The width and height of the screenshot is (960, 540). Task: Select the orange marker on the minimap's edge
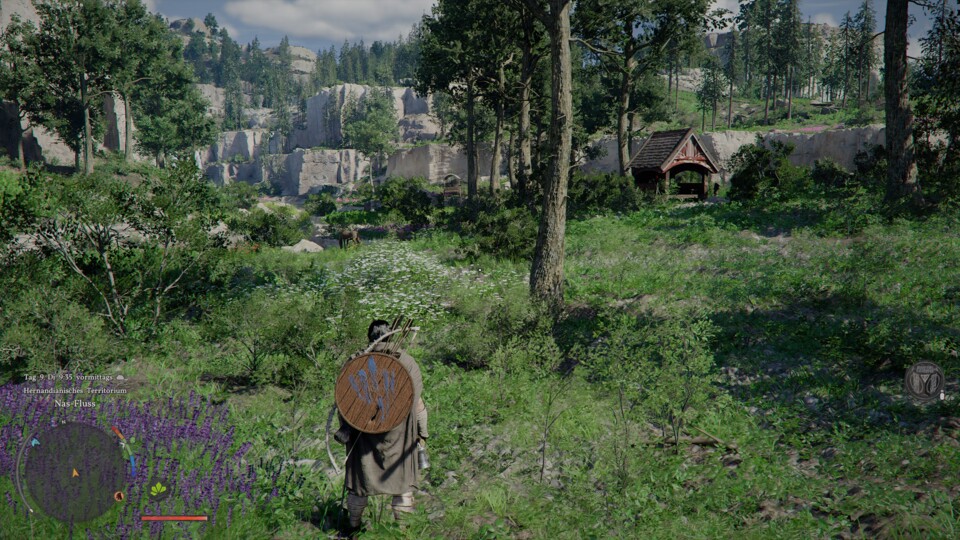(x=120, y=495)
